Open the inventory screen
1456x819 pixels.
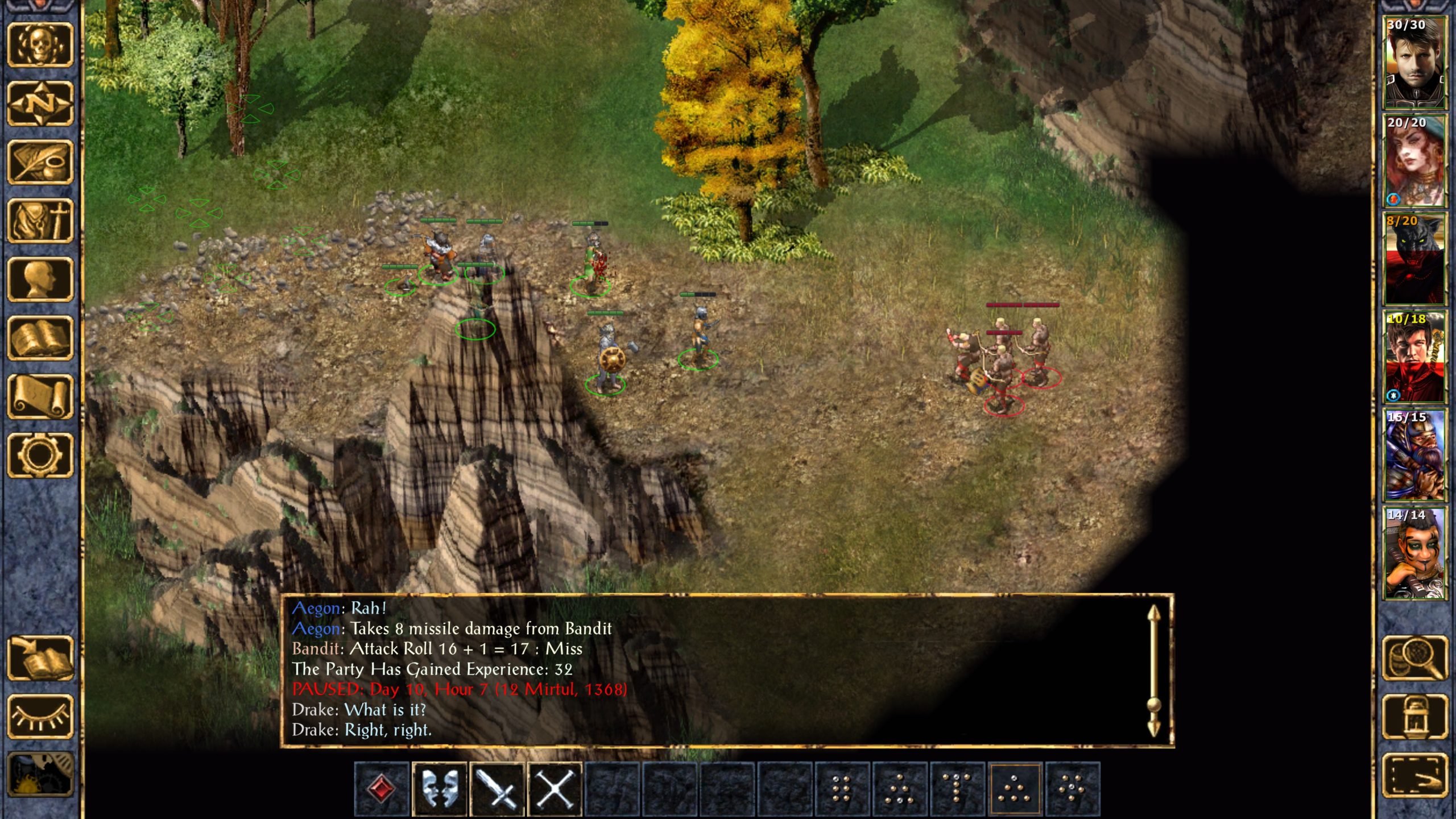tap(40, 221)
